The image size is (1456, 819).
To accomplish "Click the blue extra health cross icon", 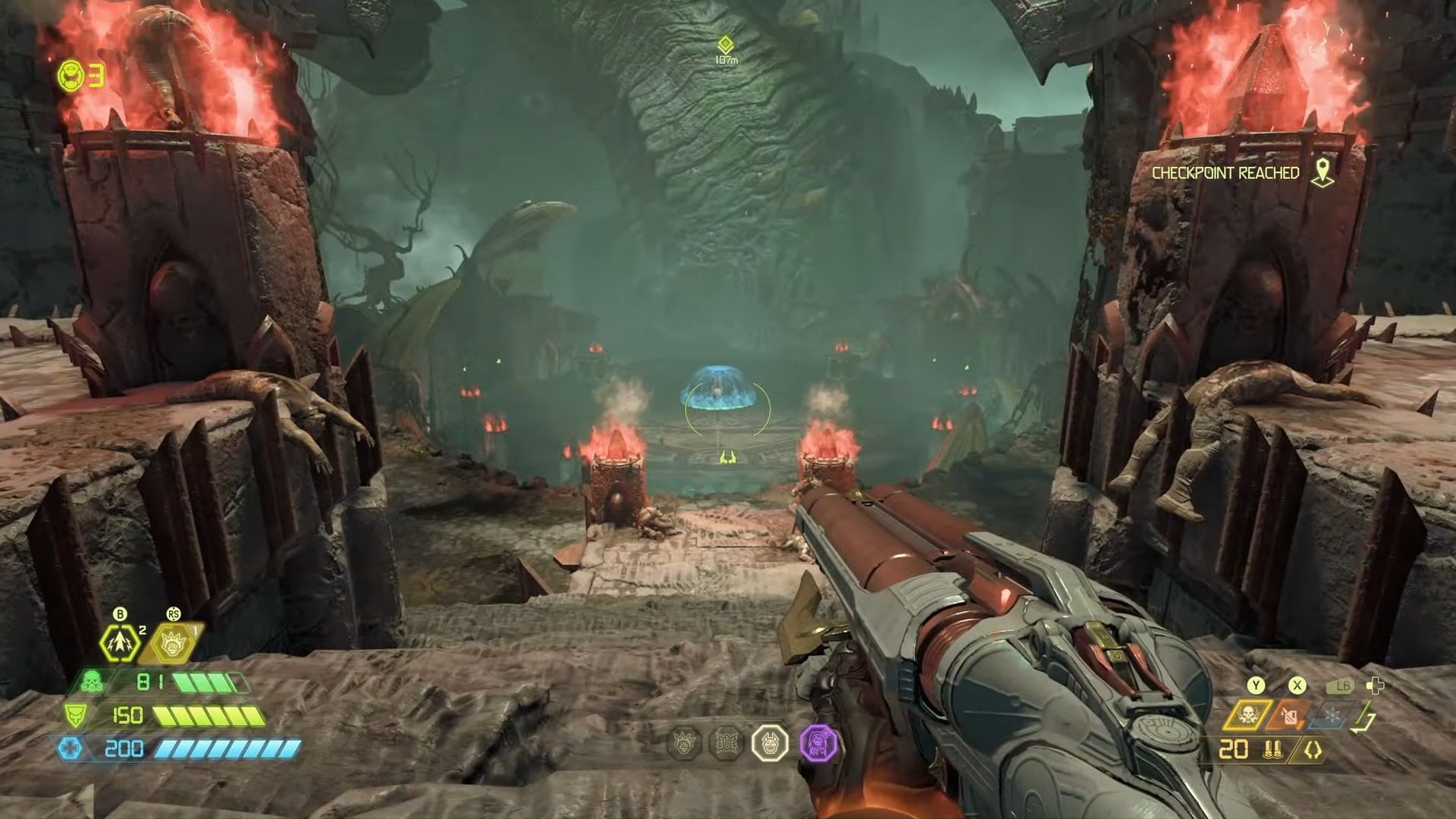I will [71, 749].
